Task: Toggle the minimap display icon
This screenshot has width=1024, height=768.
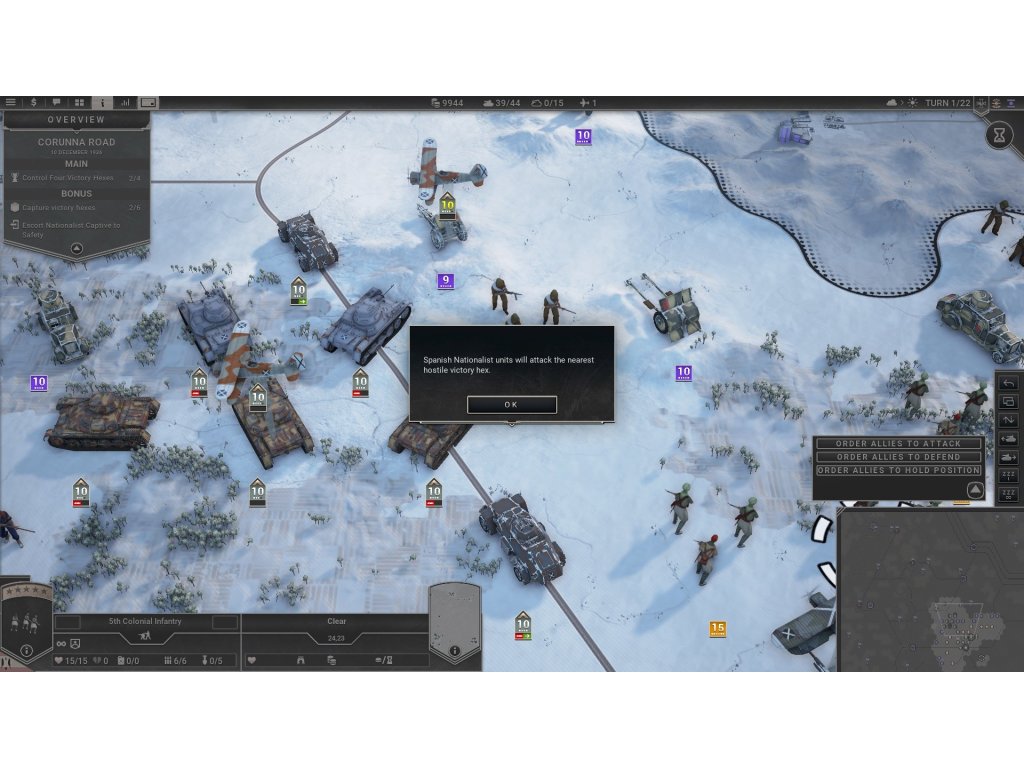Action: (x=148, y=102)
